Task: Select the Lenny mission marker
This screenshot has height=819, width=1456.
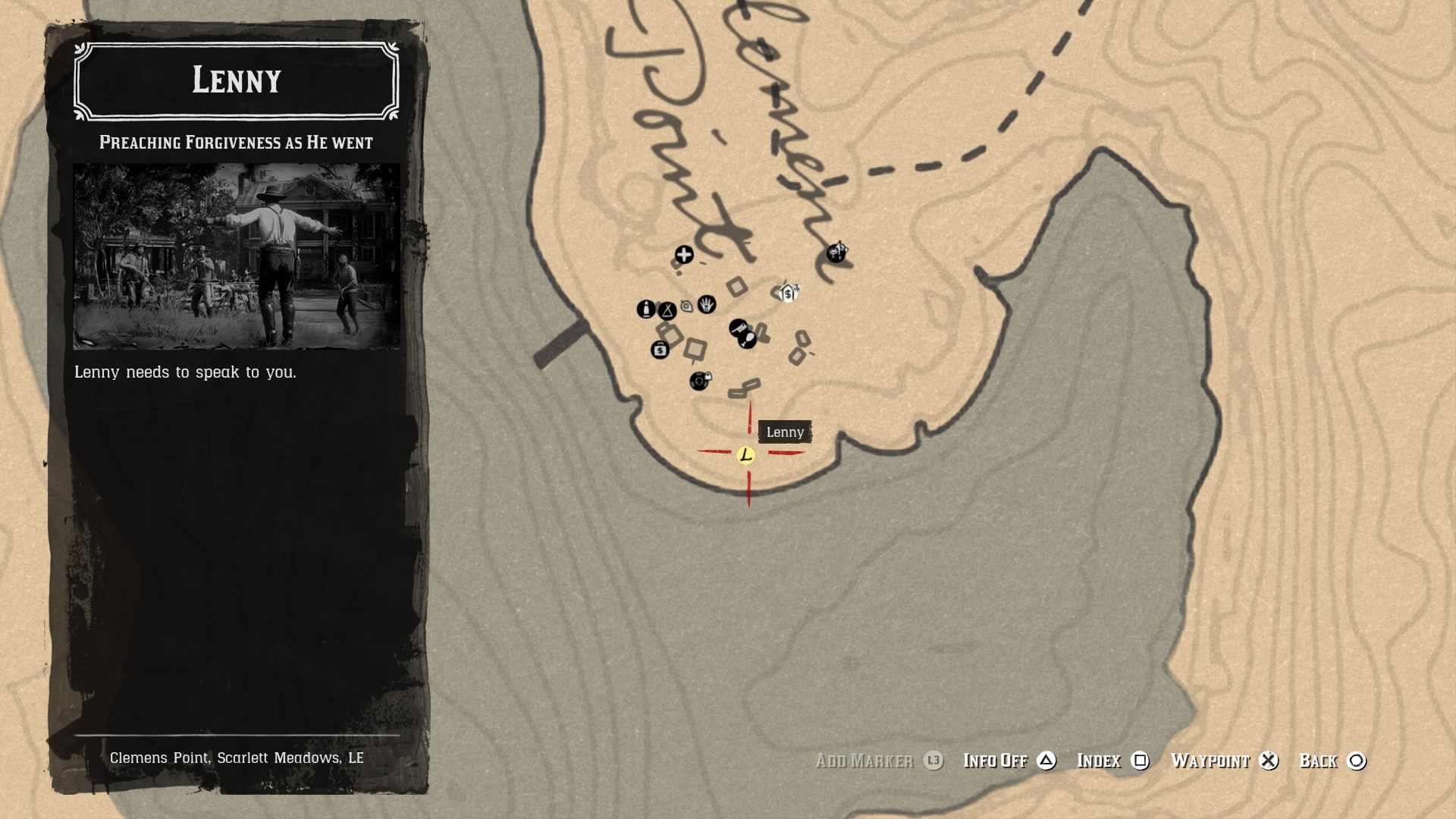Action: click(x=747, y=455)
